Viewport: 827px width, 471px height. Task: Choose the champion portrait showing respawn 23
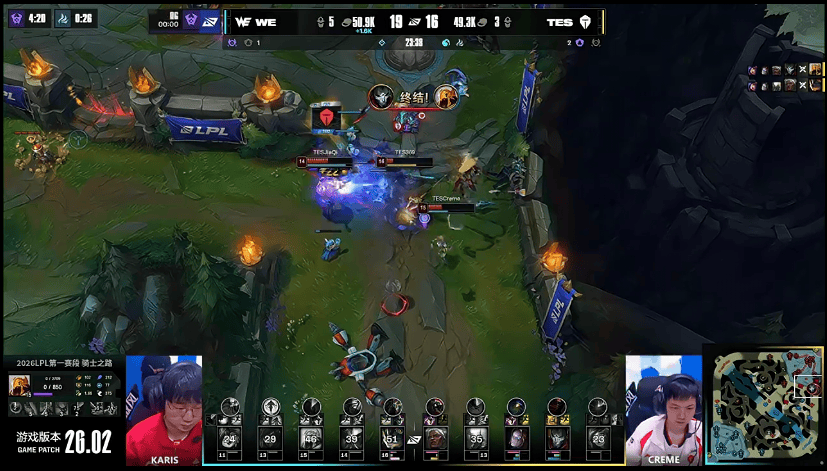(598, 436)
